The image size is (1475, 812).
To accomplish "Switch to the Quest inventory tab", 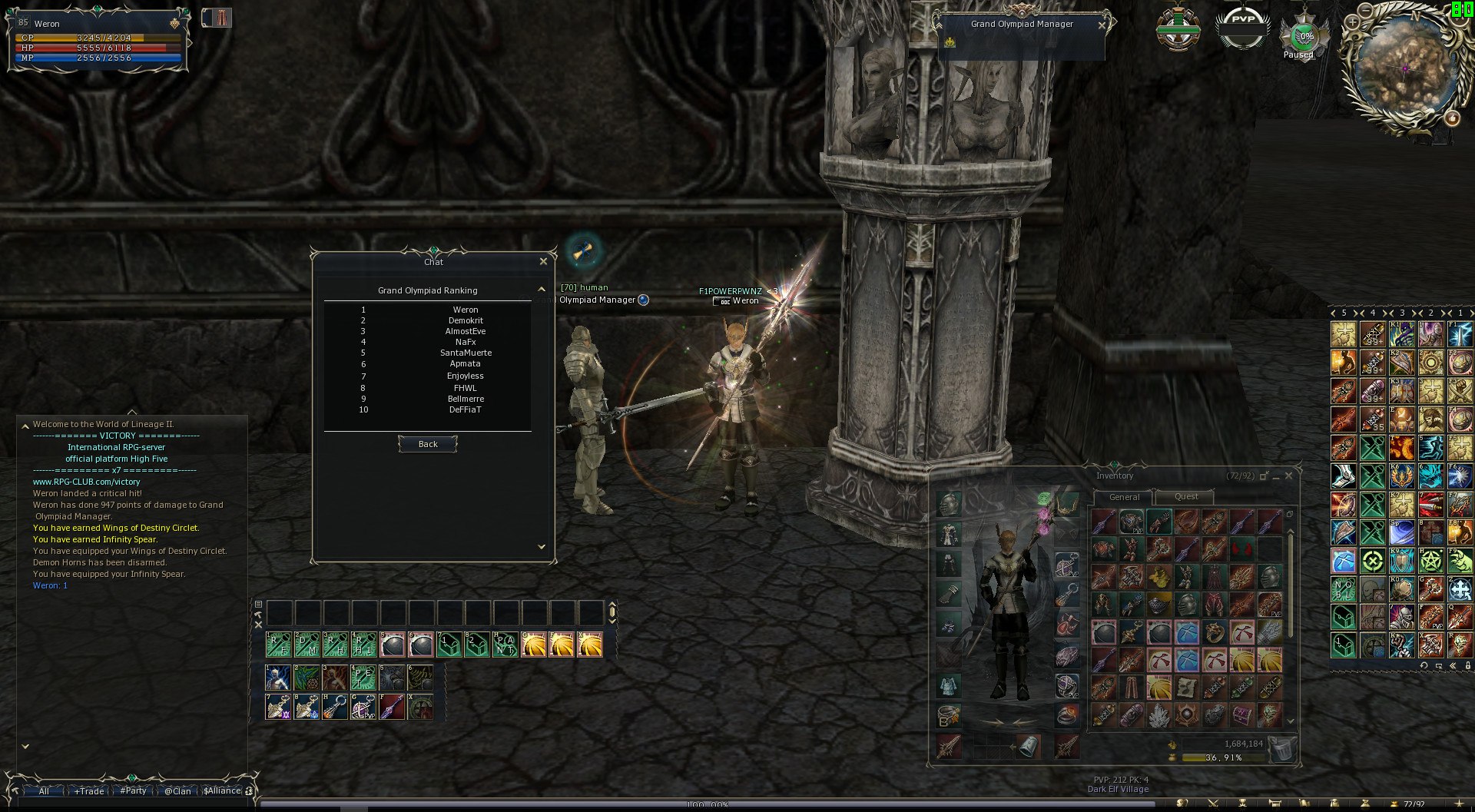I will (1186, 497).
